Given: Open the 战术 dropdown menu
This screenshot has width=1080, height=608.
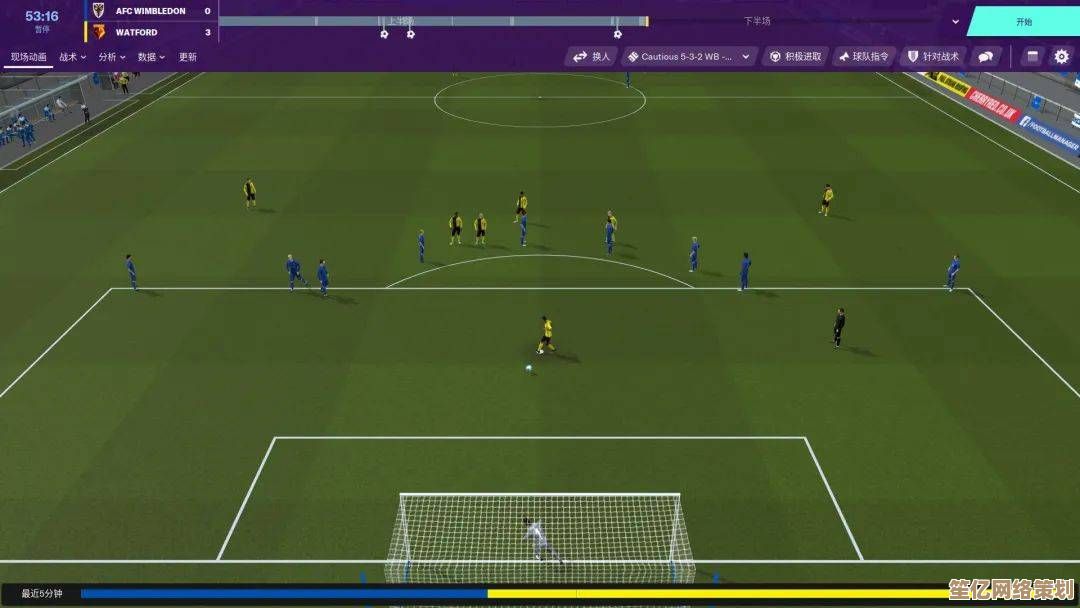Looking at the screenshot, I should [x=72, y=57].
